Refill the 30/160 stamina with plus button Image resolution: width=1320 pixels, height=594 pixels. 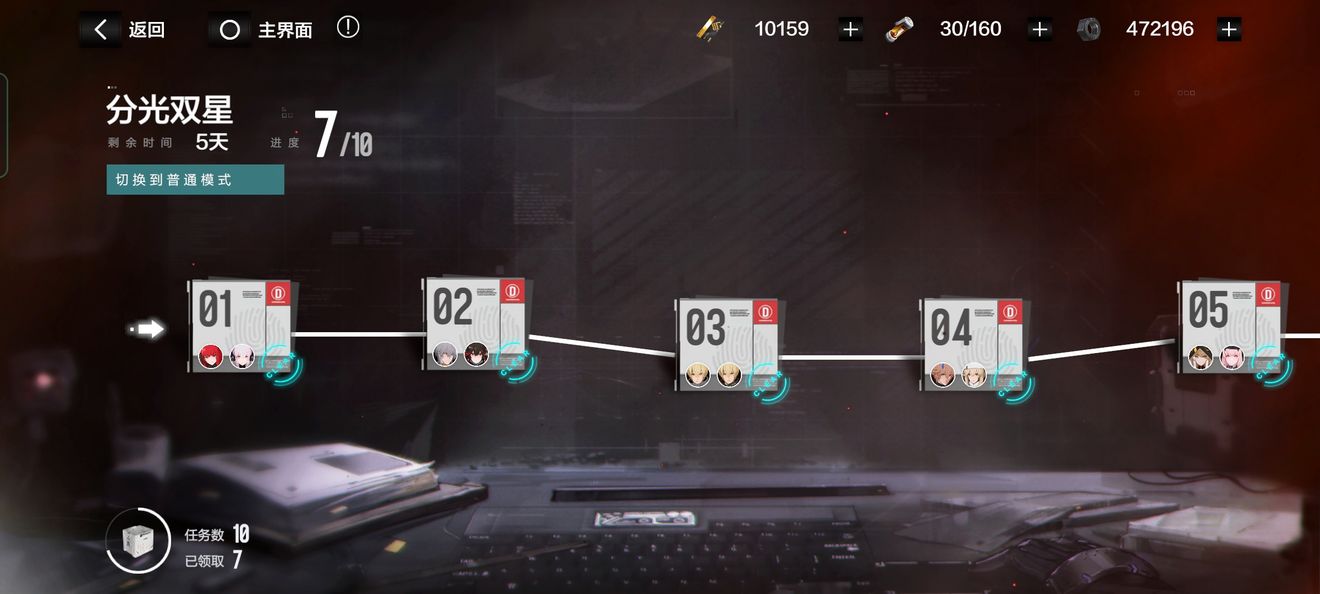(1039, 30)
